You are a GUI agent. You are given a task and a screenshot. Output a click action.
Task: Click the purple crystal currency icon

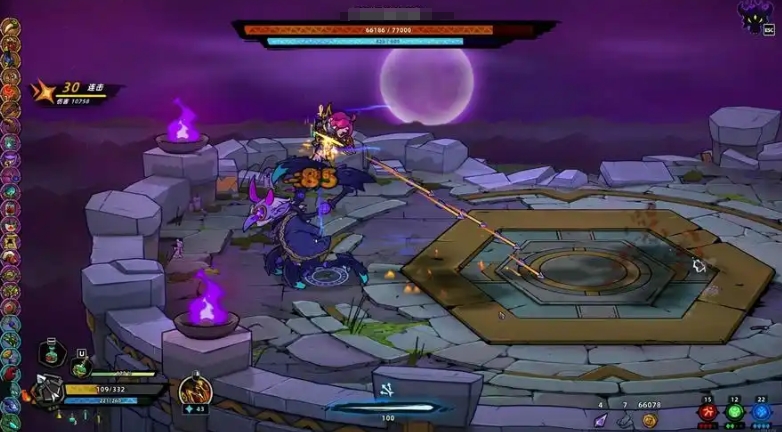coord(601,421)
